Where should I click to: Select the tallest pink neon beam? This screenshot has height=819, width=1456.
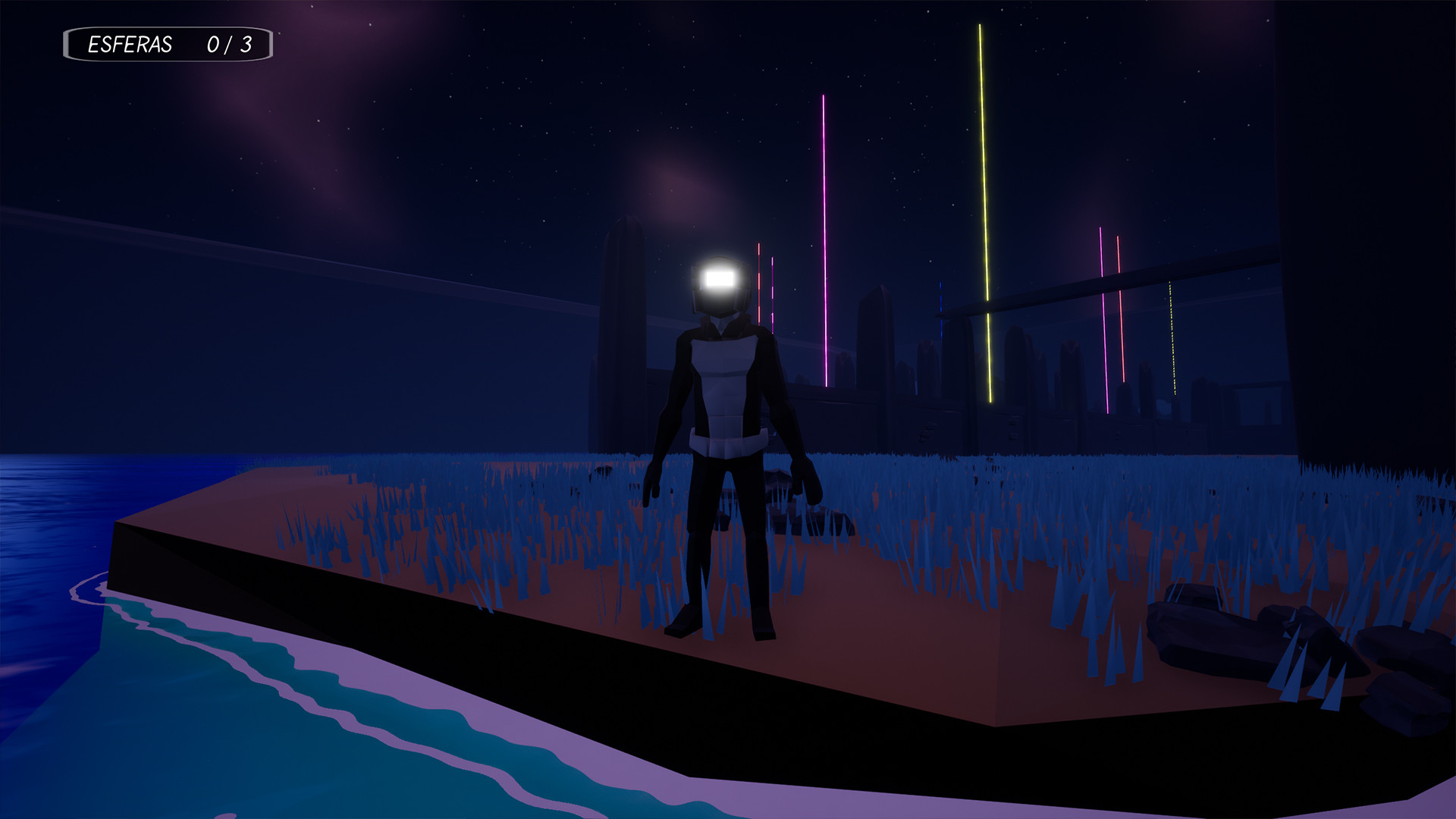pyautogui.click(x=824, y=227)
